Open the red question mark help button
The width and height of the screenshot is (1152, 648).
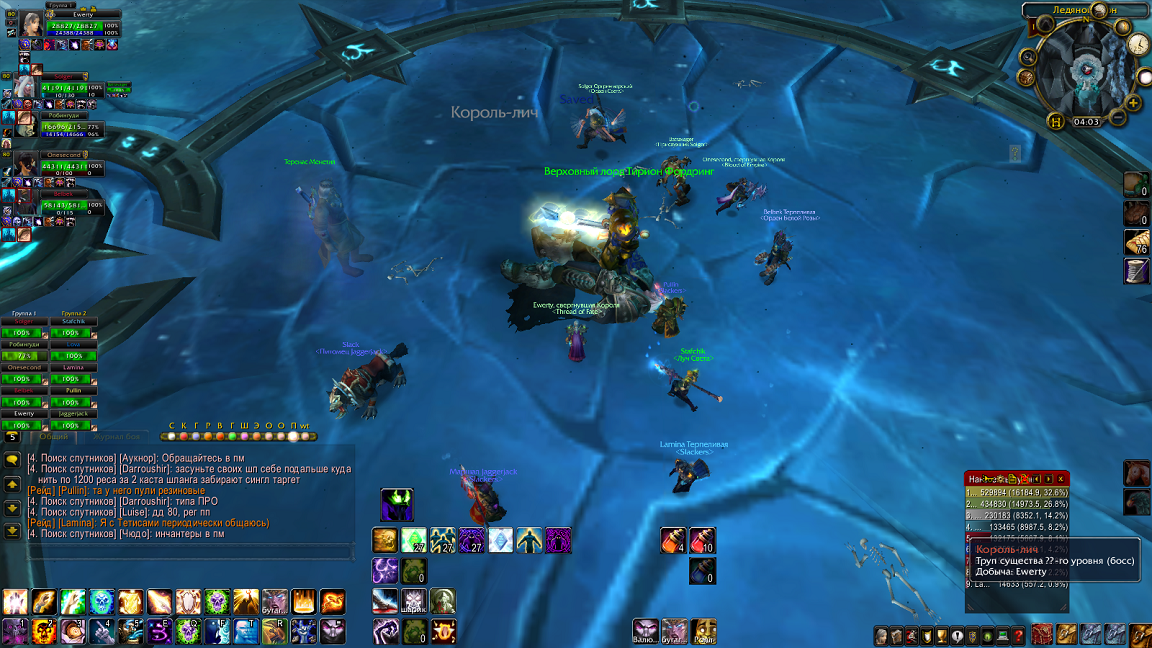click(1018, 635)
